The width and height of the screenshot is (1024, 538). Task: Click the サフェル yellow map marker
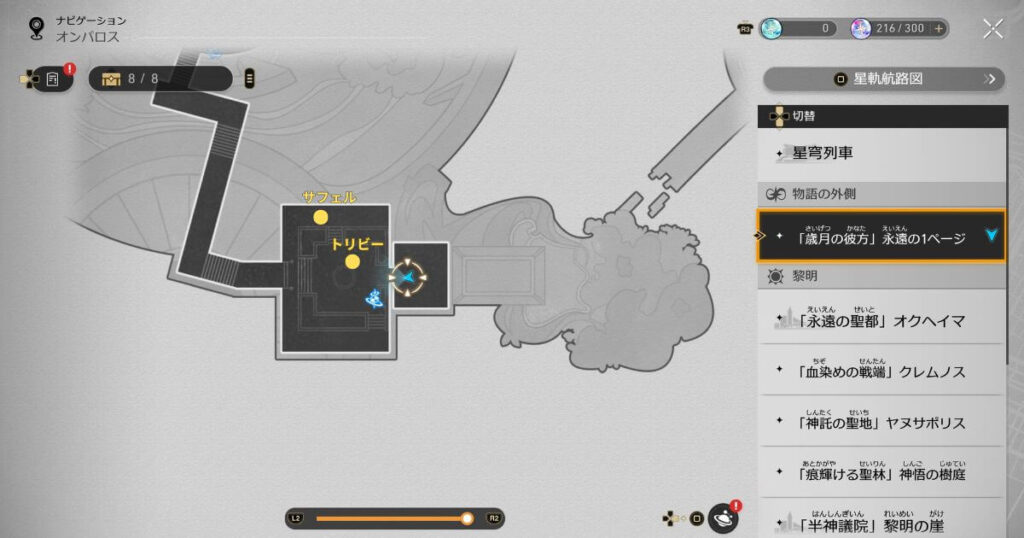[x=320, y=217]
